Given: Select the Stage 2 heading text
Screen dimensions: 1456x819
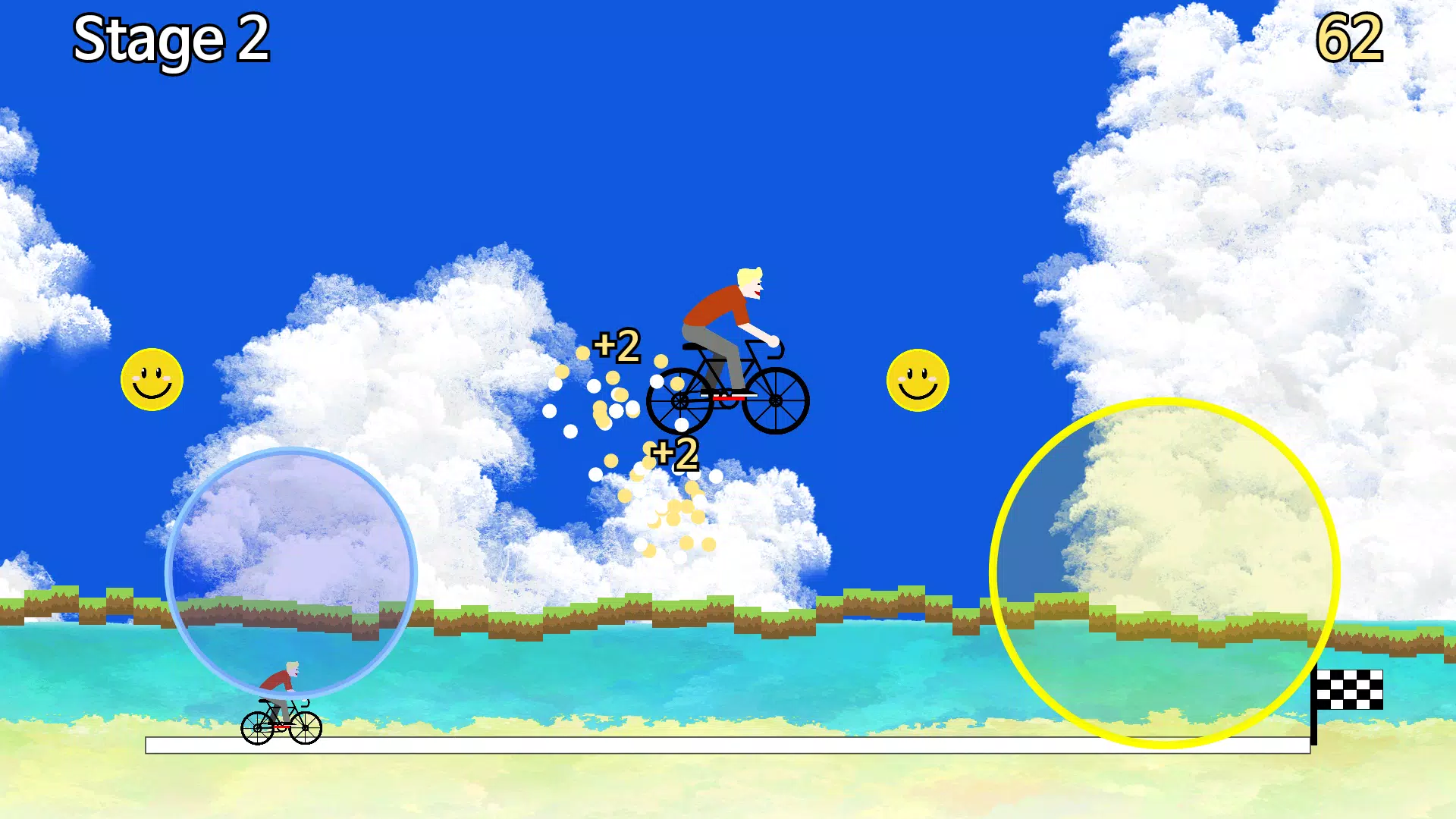Looking at the screenshot, I should (171, 39).
